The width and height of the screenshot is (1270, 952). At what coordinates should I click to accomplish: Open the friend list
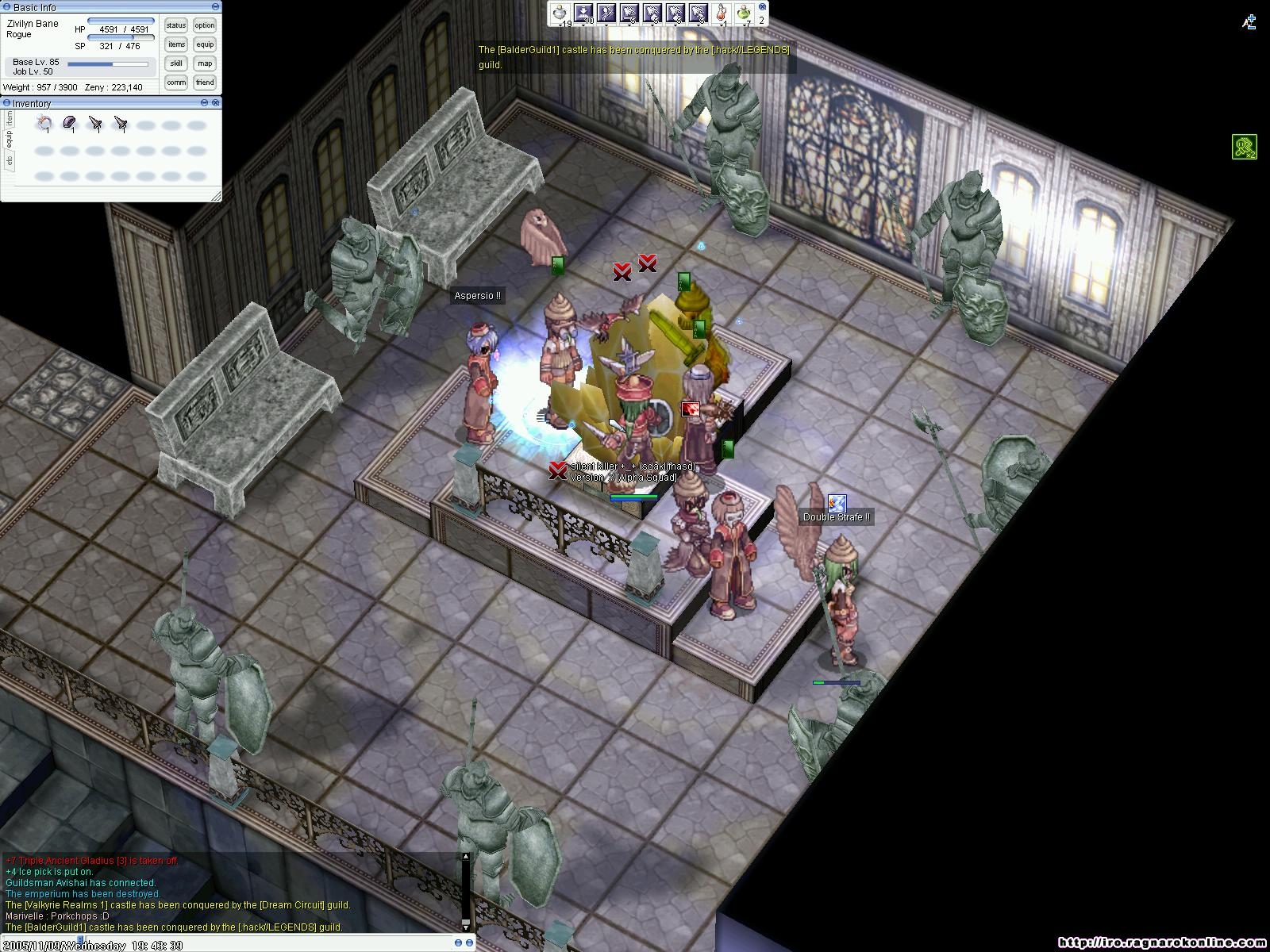[205, 83]
